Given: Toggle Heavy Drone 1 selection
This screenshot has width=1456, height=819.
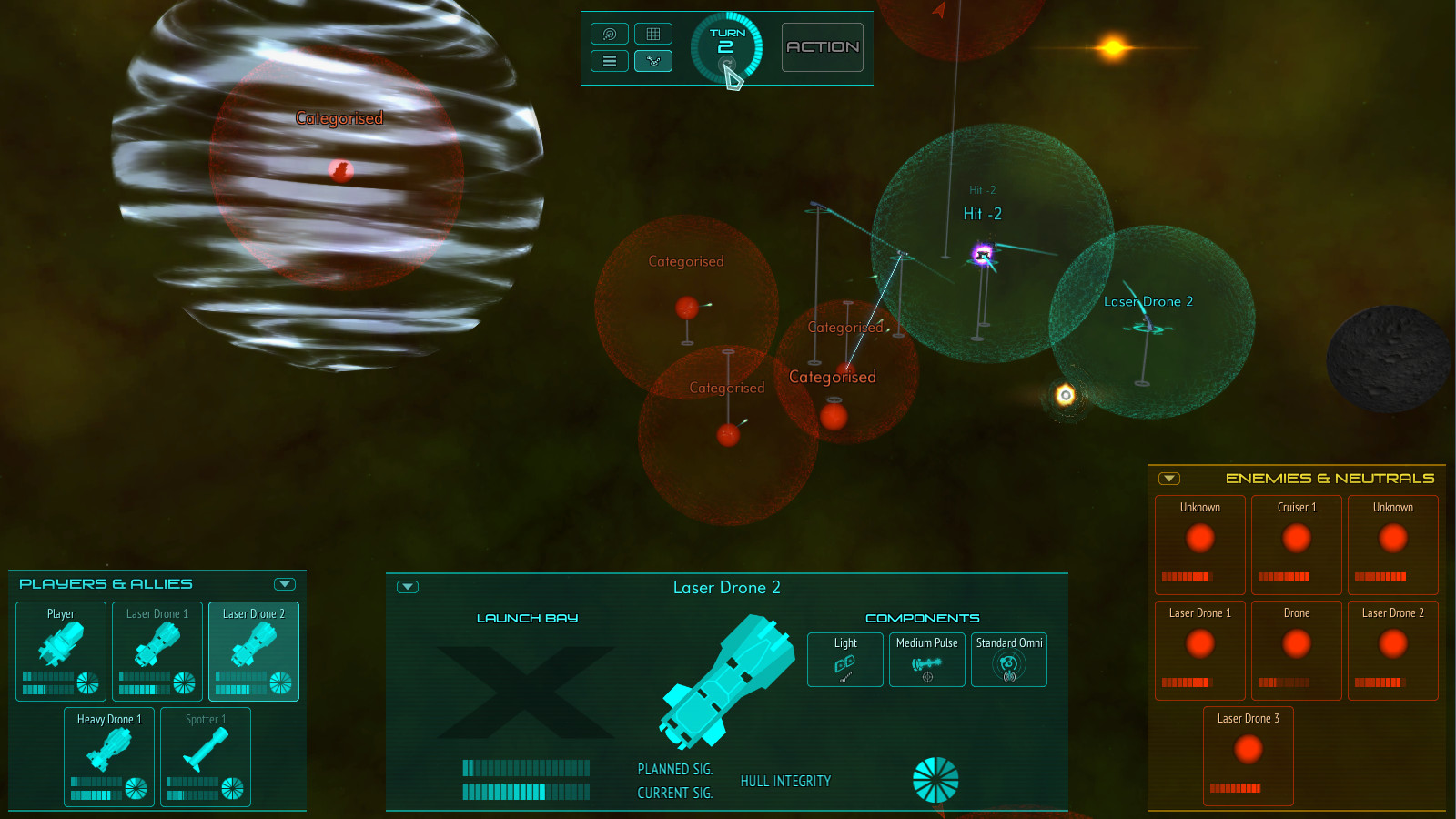Looking at the screenshot, I should [x=108, y=756].
